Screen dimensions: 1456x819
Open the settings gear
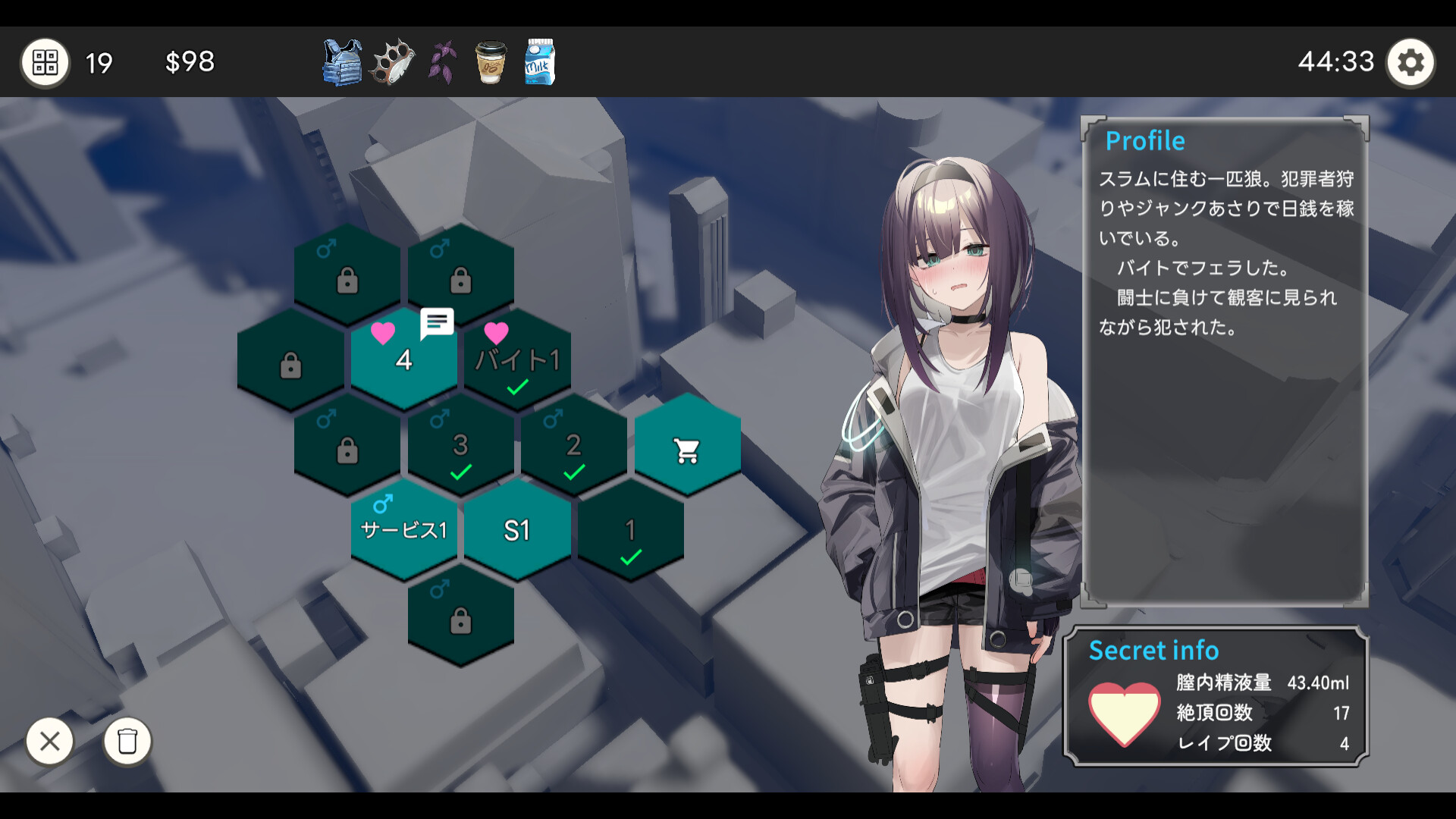pyautogui.click(x=1411, y=61)
